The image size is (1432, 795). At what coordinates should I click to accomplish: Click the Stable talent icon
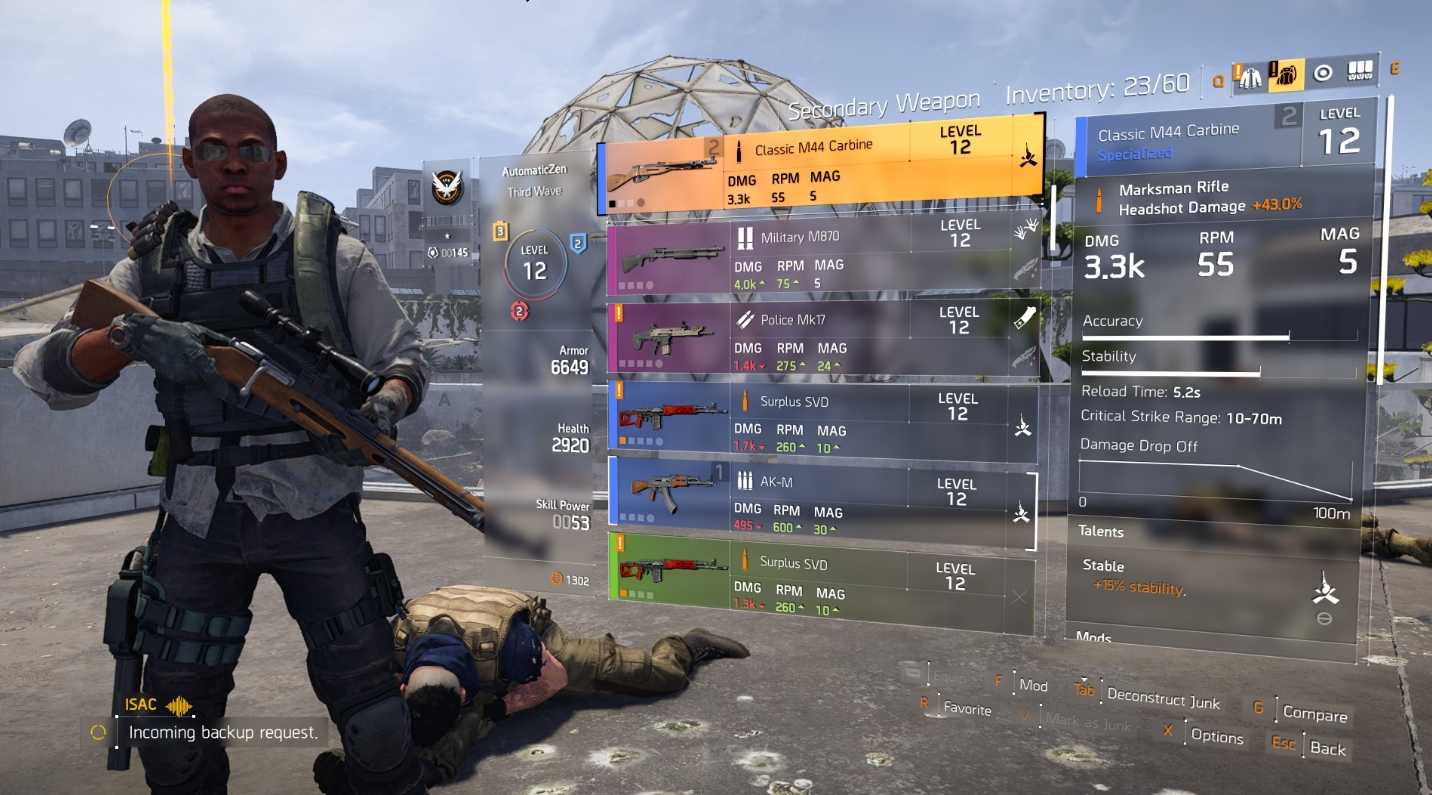[1324, 592]
